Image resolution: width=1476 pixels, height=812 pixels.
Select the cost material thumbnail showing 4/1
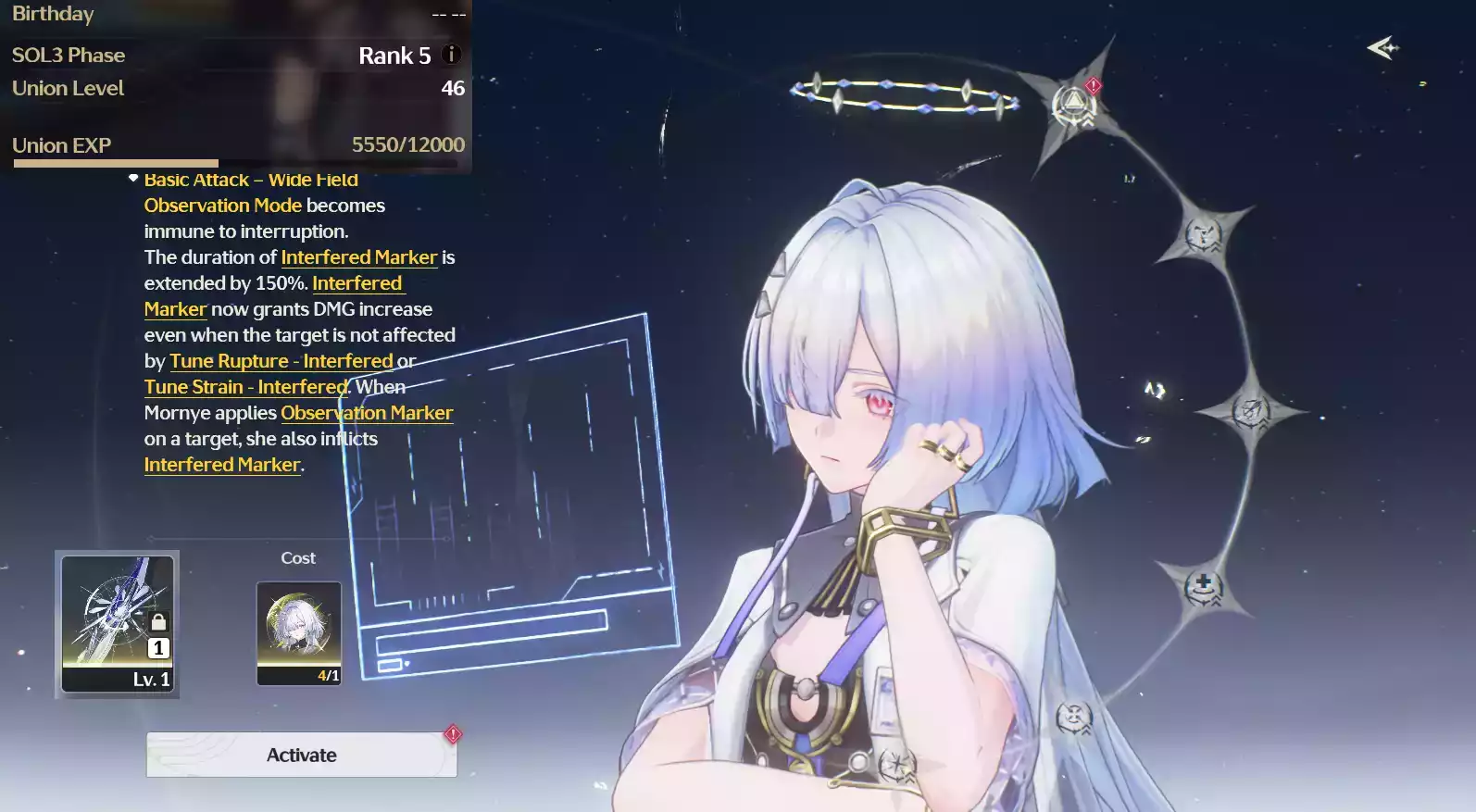click(x=298, y=633)
